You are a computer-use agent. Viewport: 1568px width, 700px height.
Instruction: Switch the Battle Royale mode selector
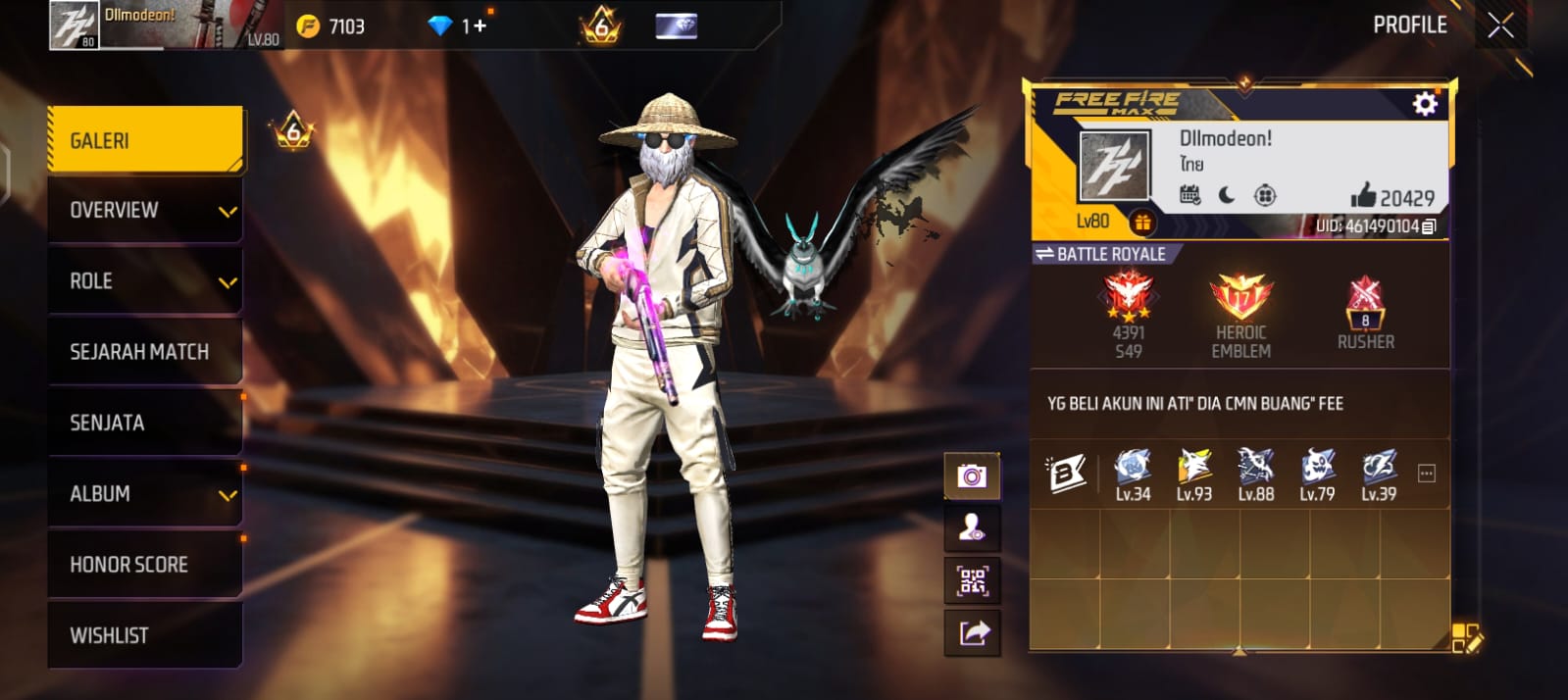(1102, 254)
